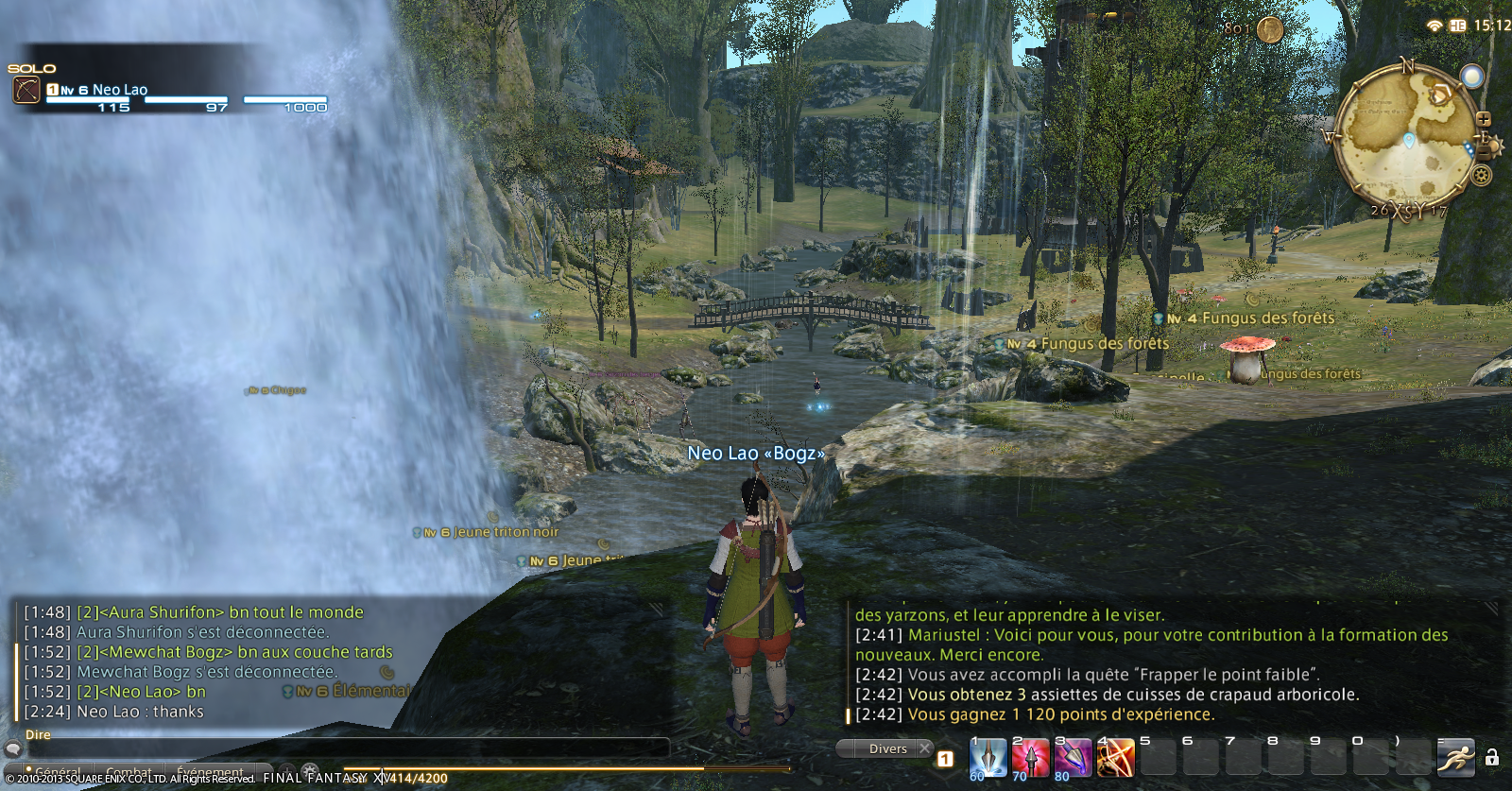
Task: Open minimap settings gear button
Action: (x=1482, y=175)
